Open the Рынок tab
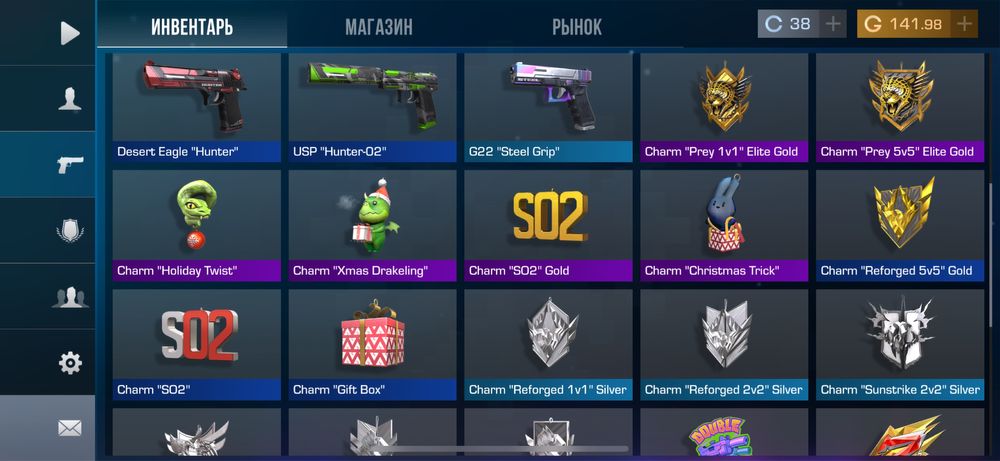Viewport: 1000px width, 461px height. tap(577, 27)
